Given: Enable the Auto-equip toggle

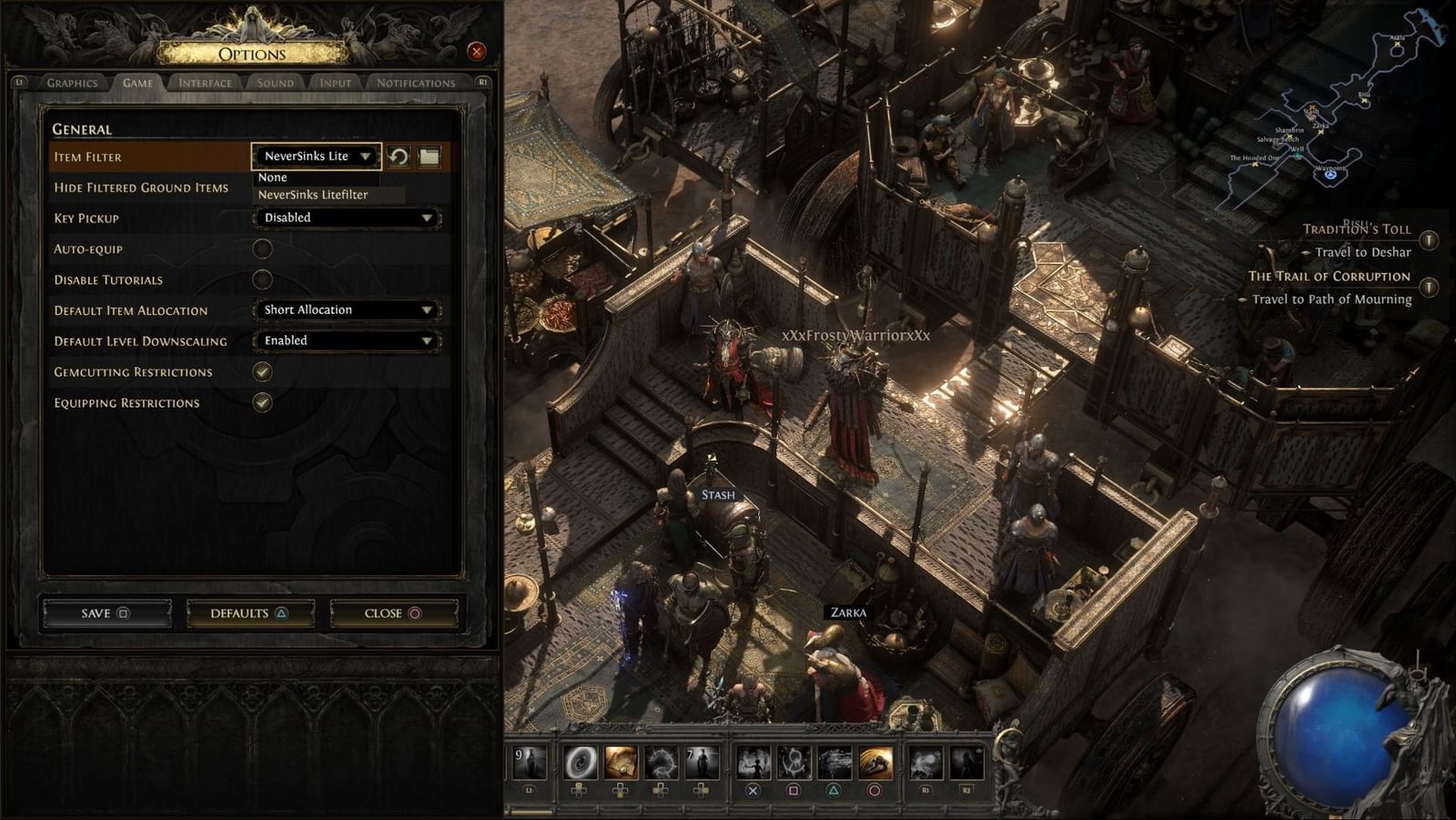Looking at the screenshot, I should tap(263, 248).
